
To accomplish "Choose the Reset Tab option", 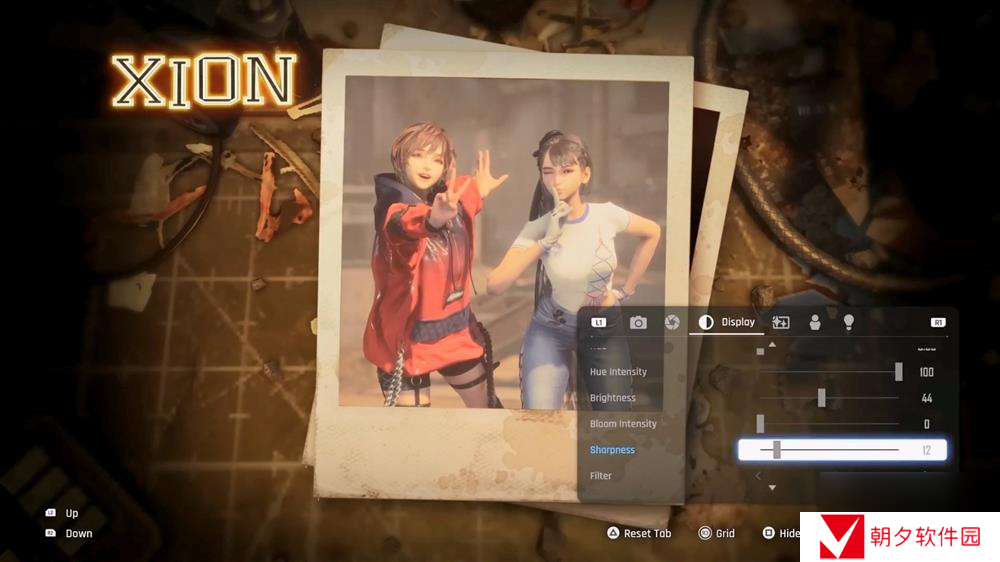I will tap(638, 534).
